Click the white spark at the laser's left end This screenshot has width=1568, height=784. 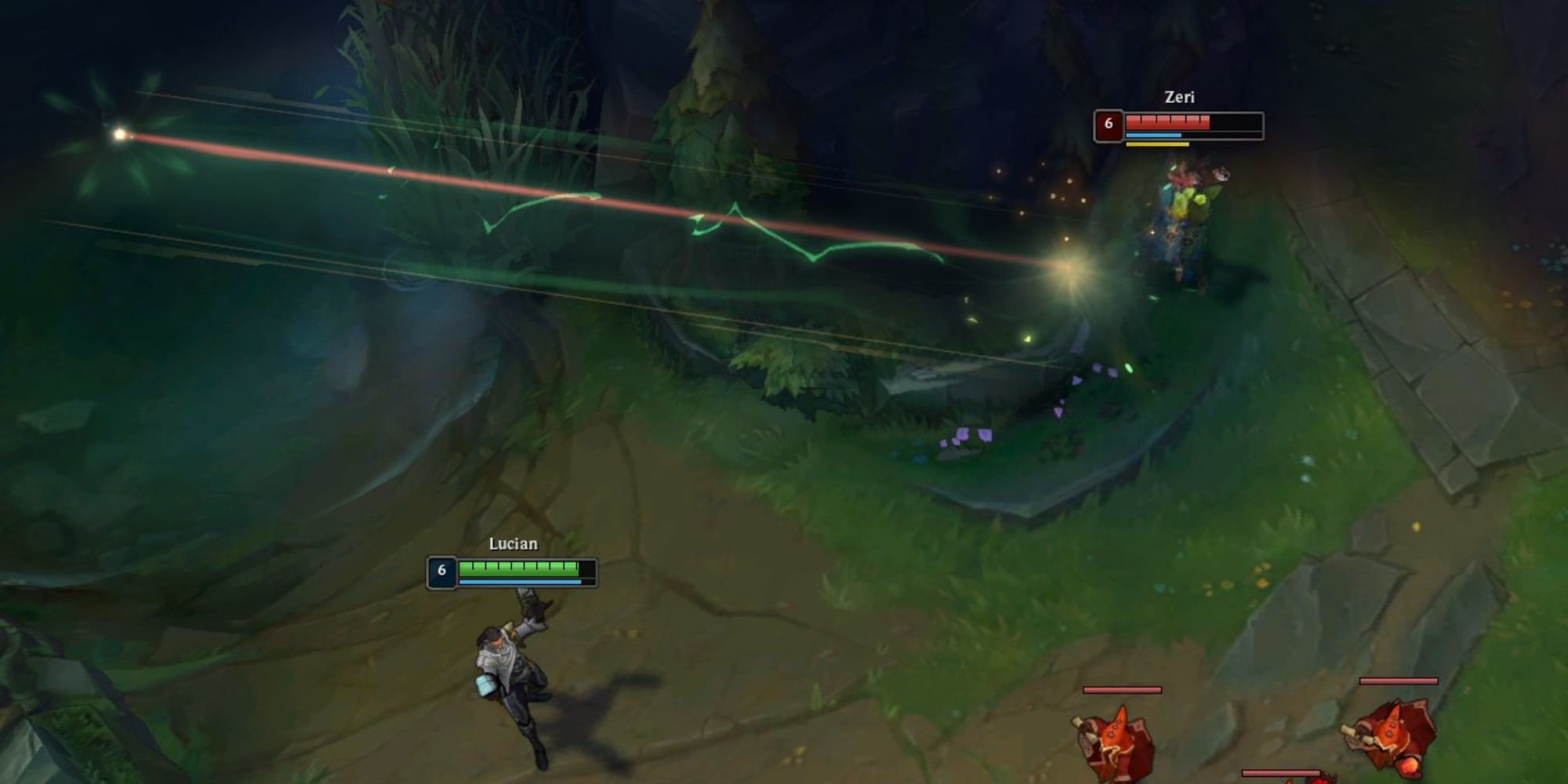pos(119,135)
